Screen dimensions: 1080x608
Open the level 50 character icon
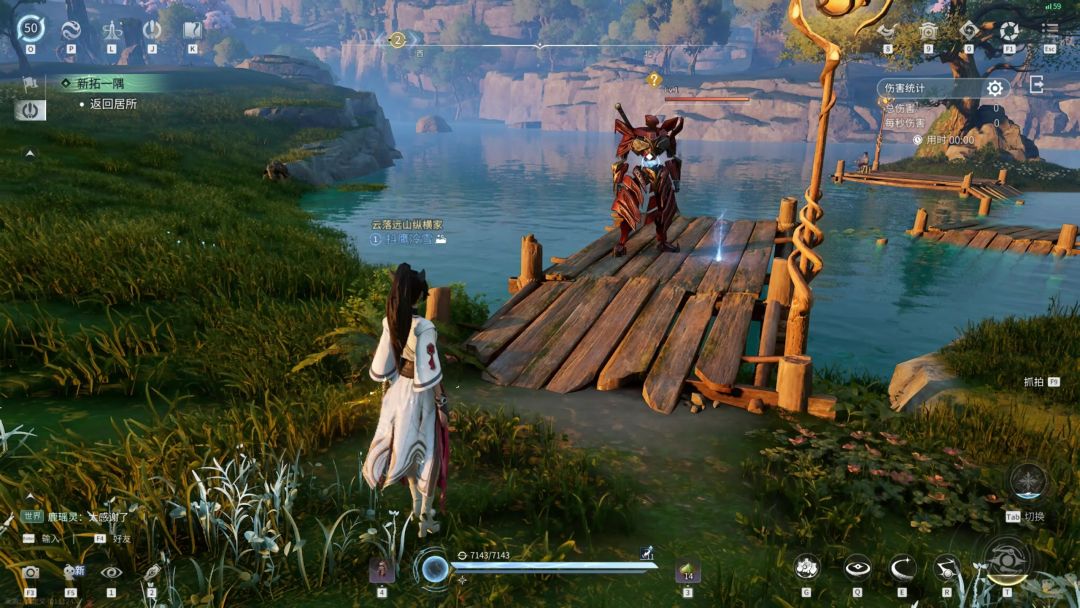[30, 28]
